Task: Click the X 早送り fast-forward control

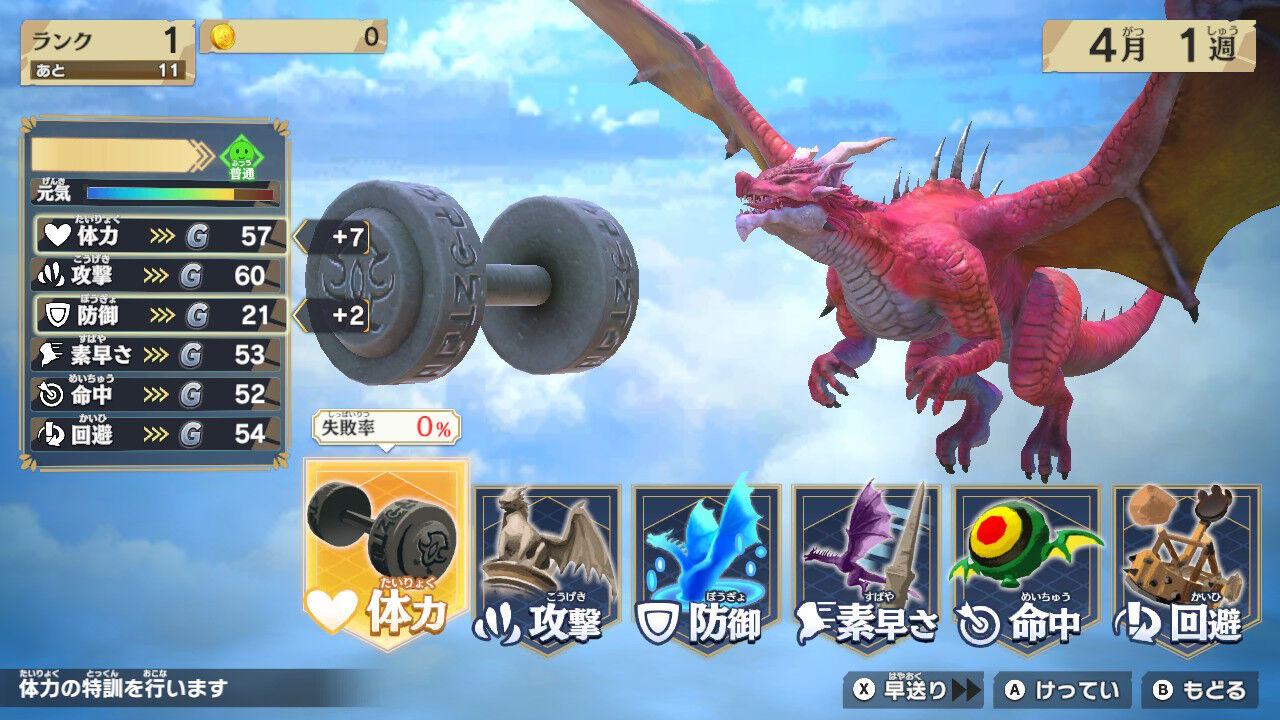Action: point(915,689)
